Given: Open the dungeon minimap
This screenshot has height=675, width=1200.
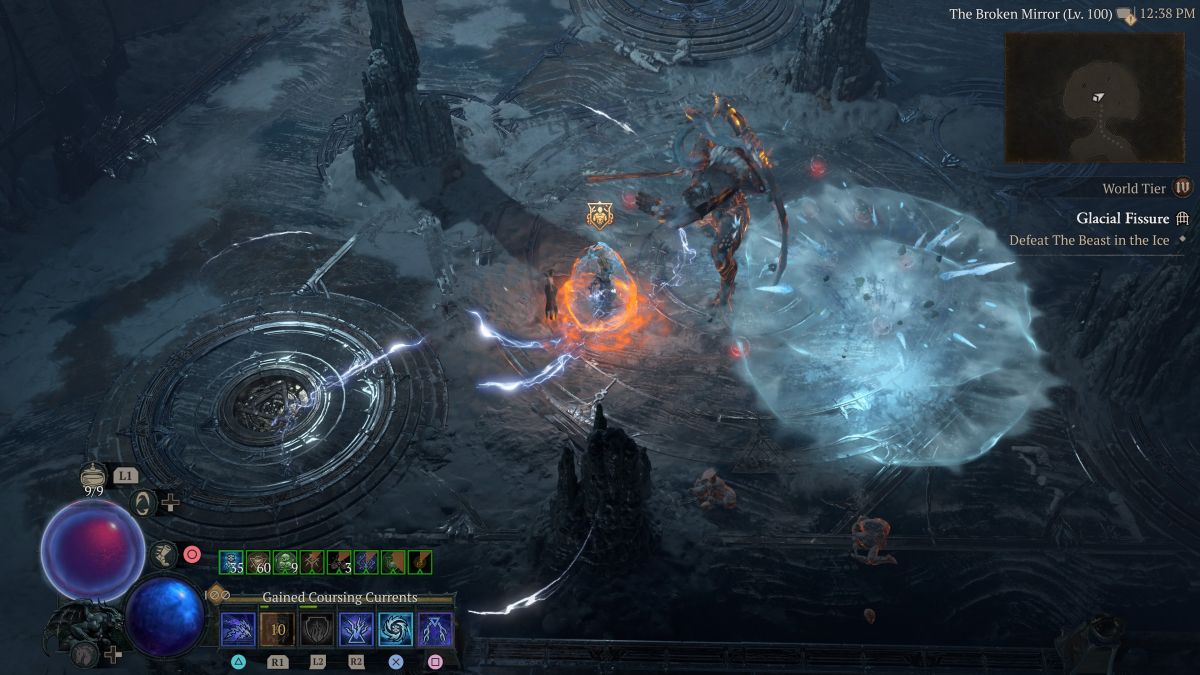Looking at the screenshot, I should click(x=1094, y=97).
